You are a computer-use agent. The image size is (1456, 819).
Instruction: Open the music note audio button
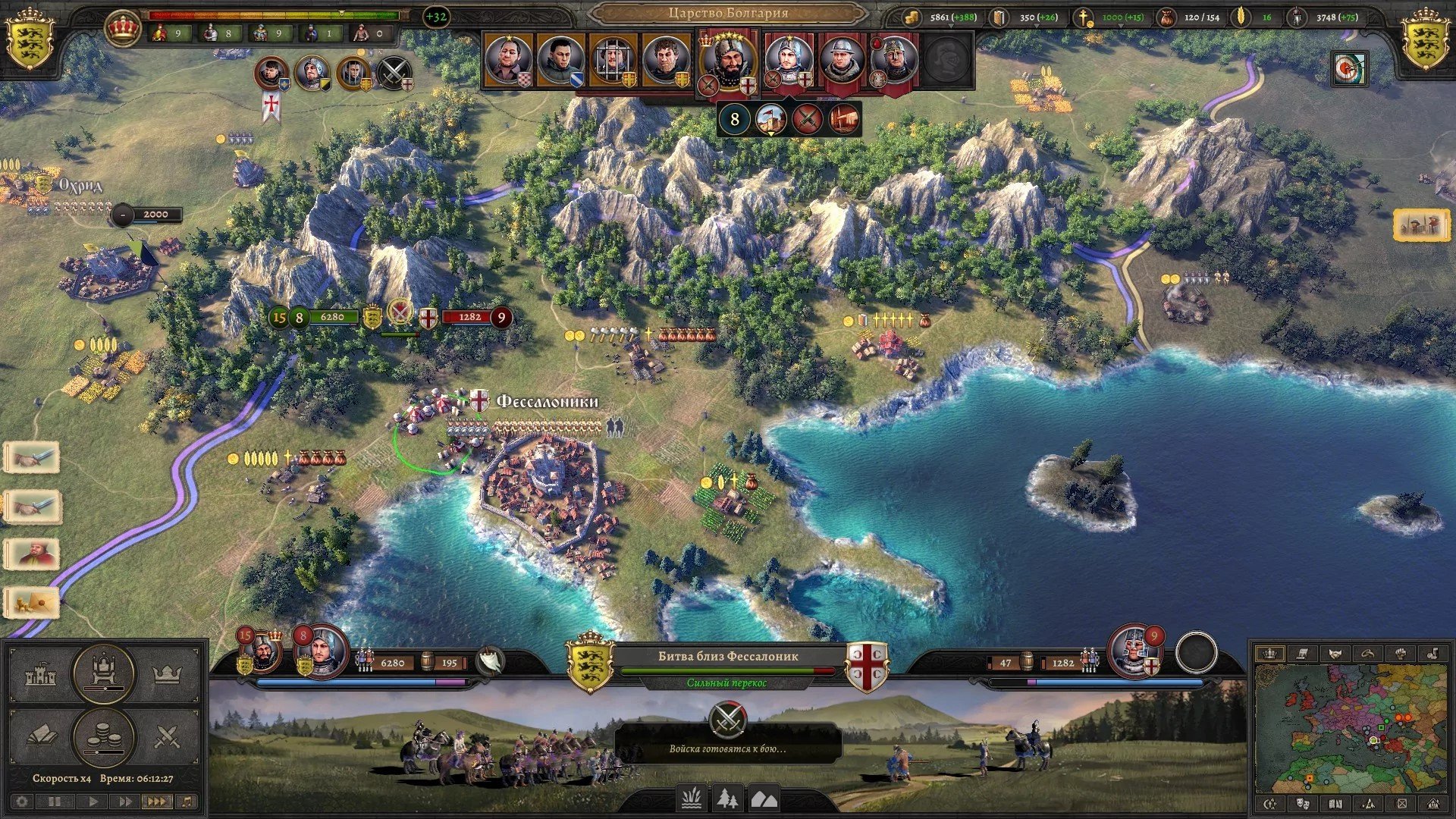[x=187, y=801]
